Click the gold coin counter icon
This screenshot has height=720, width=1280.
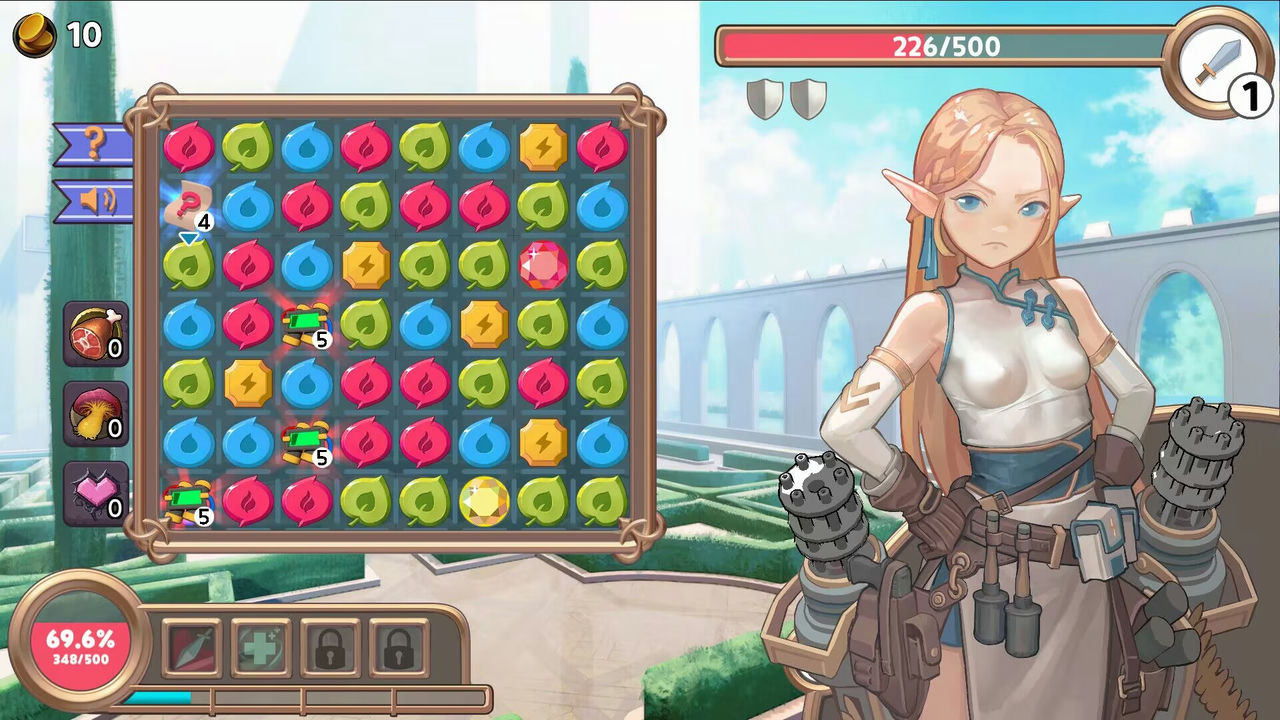35,35
